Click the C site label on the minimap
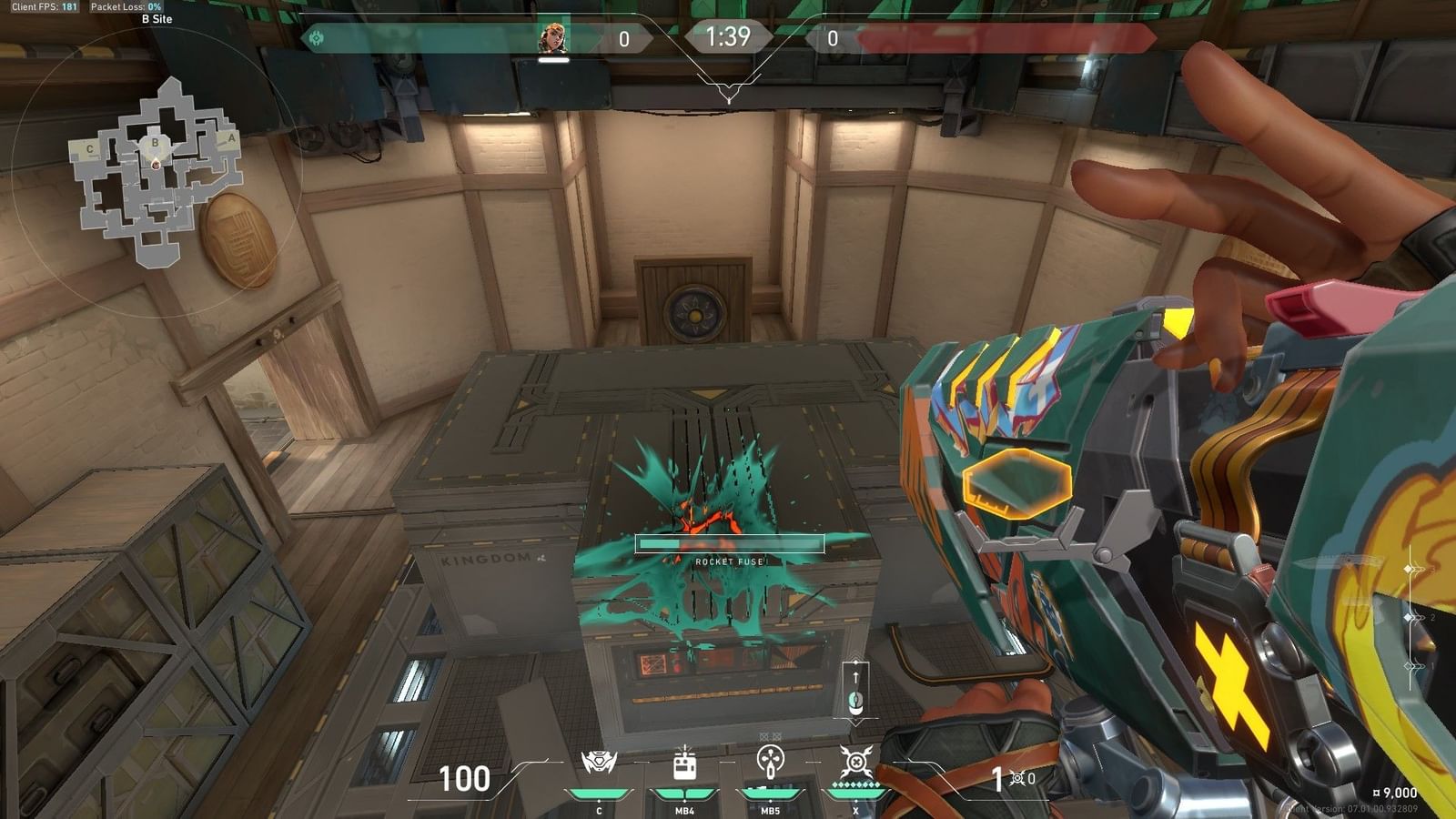 [x=89, y=149]
